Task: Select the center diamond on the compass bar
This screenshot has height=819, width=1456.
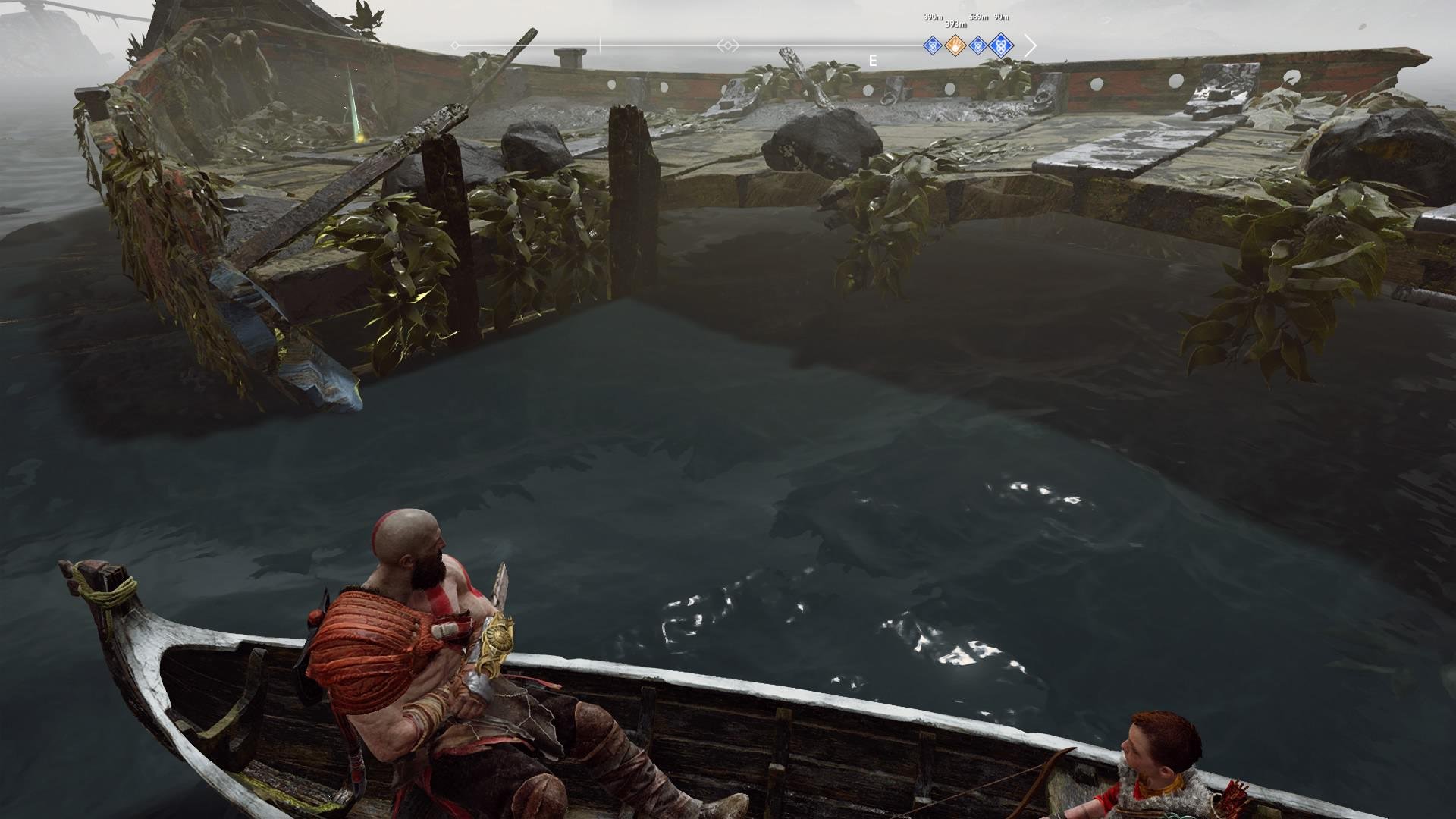Action: (x=728, y=45)
